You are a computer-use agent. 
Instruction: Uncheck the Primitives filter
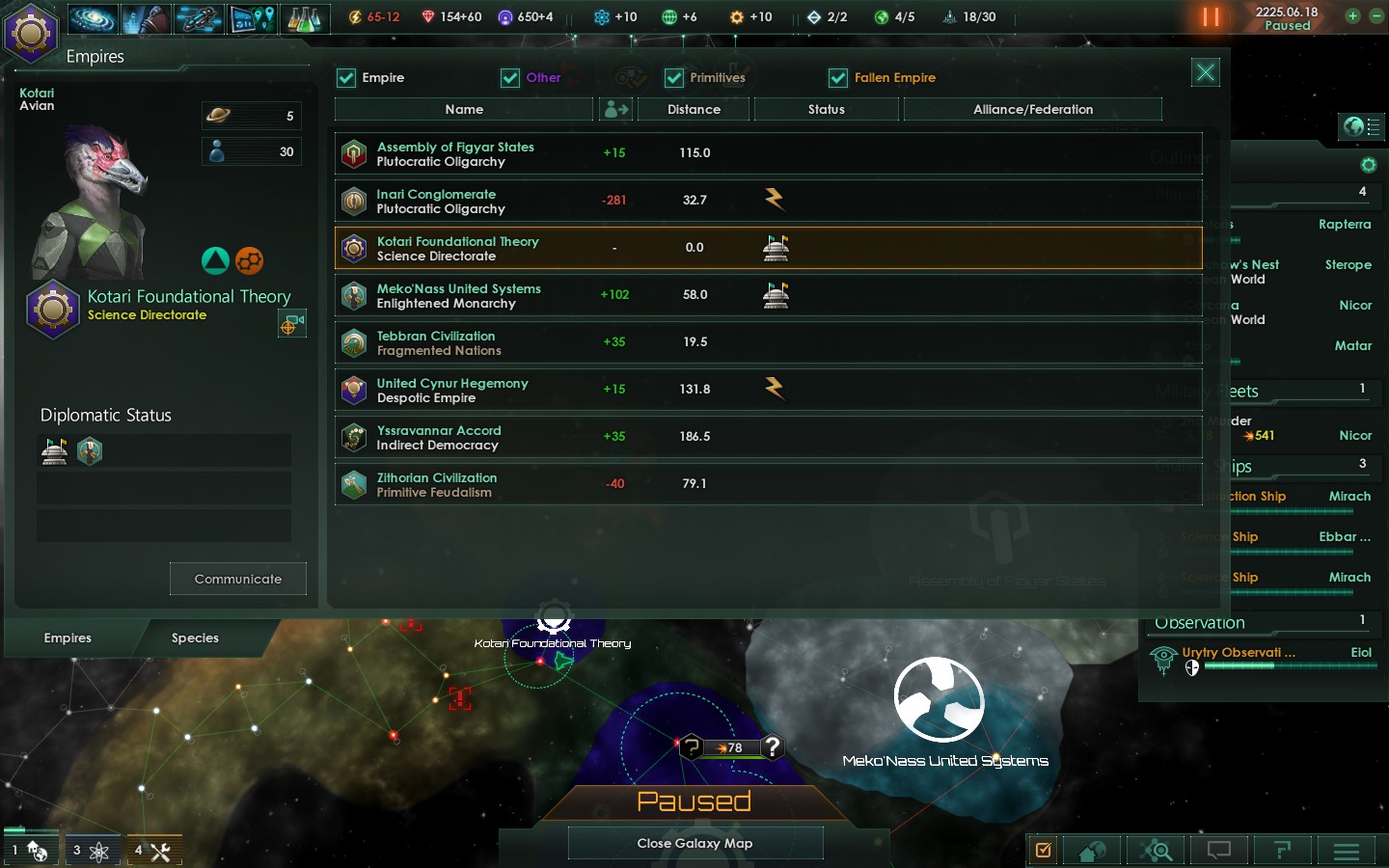(674, 78)
